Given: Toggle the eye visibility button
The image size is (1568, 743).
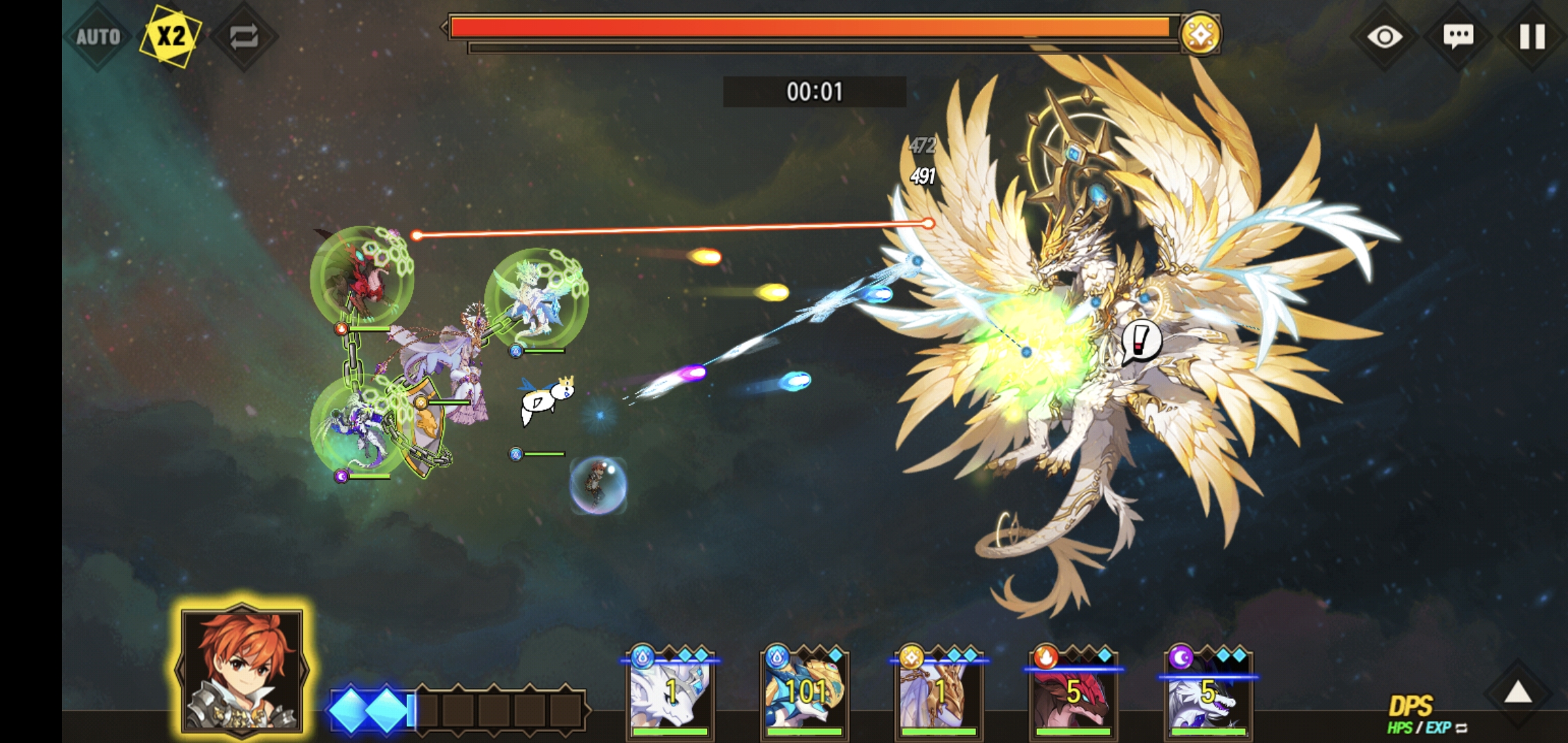Looking at the screenshot, I should (x=1384, y=36).
